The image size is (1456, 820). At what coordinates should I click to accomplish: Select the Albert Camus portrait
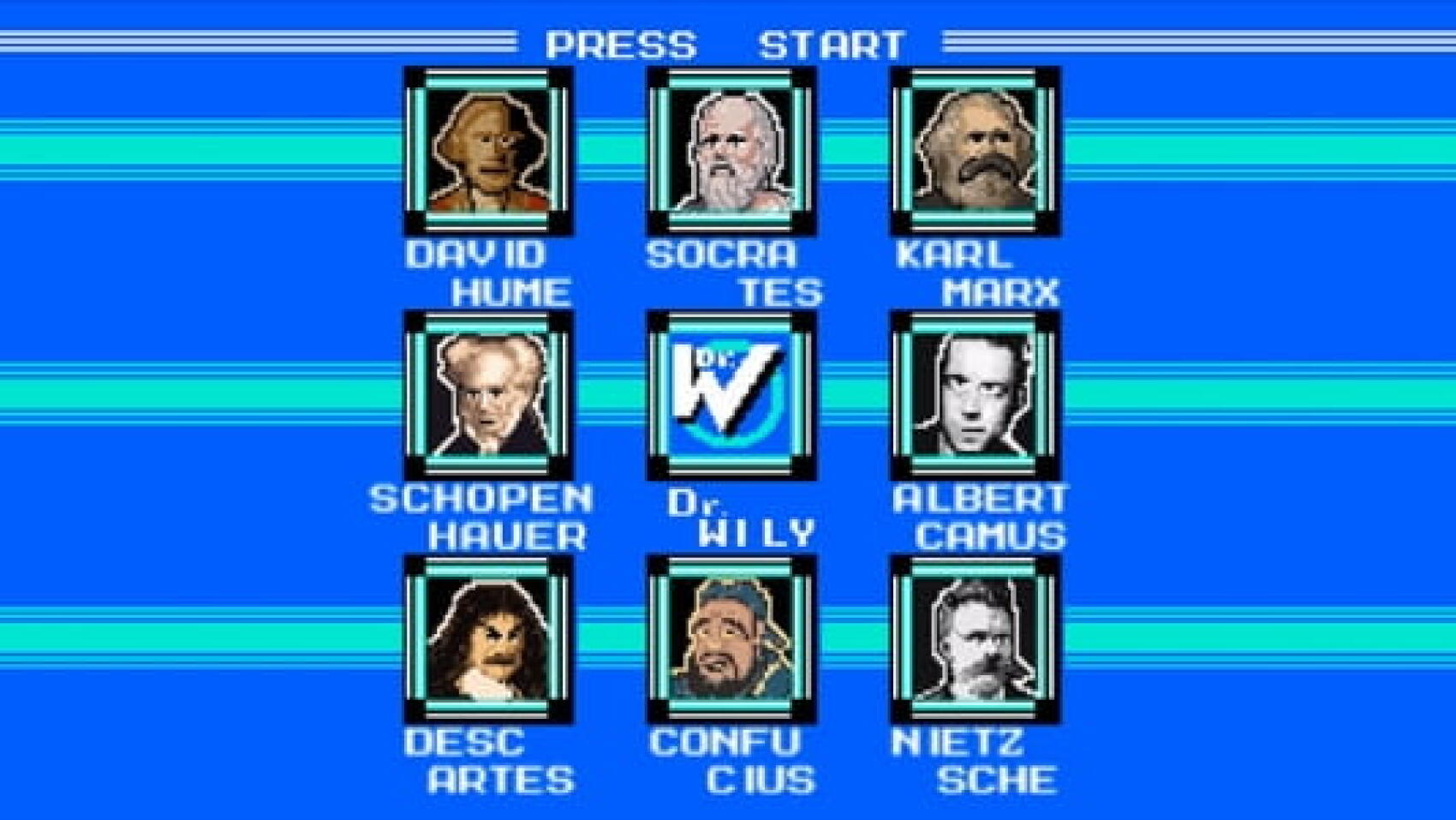[976, 394]
